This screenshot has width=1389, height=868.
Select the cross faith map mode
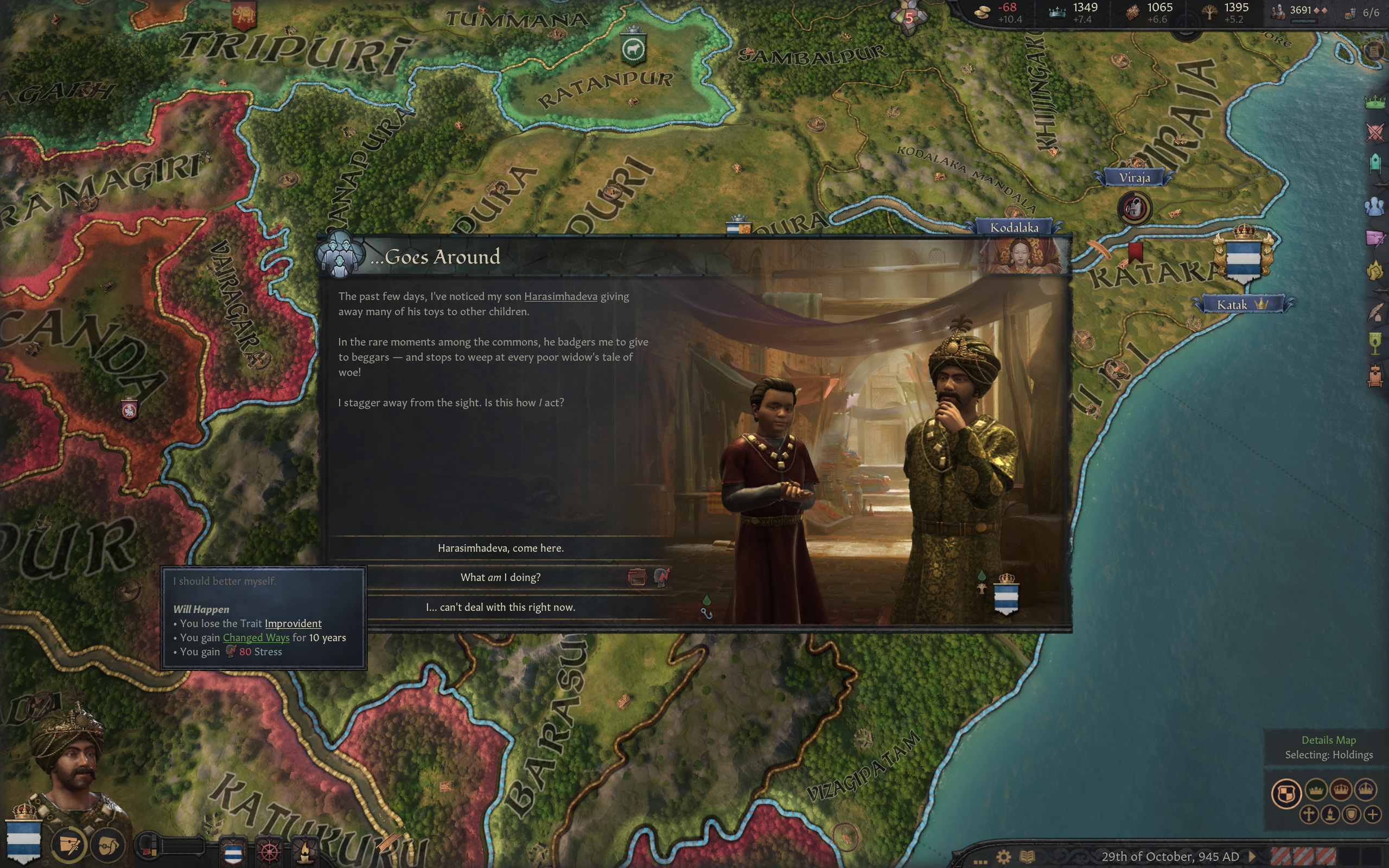click(x=1309, y=815)
